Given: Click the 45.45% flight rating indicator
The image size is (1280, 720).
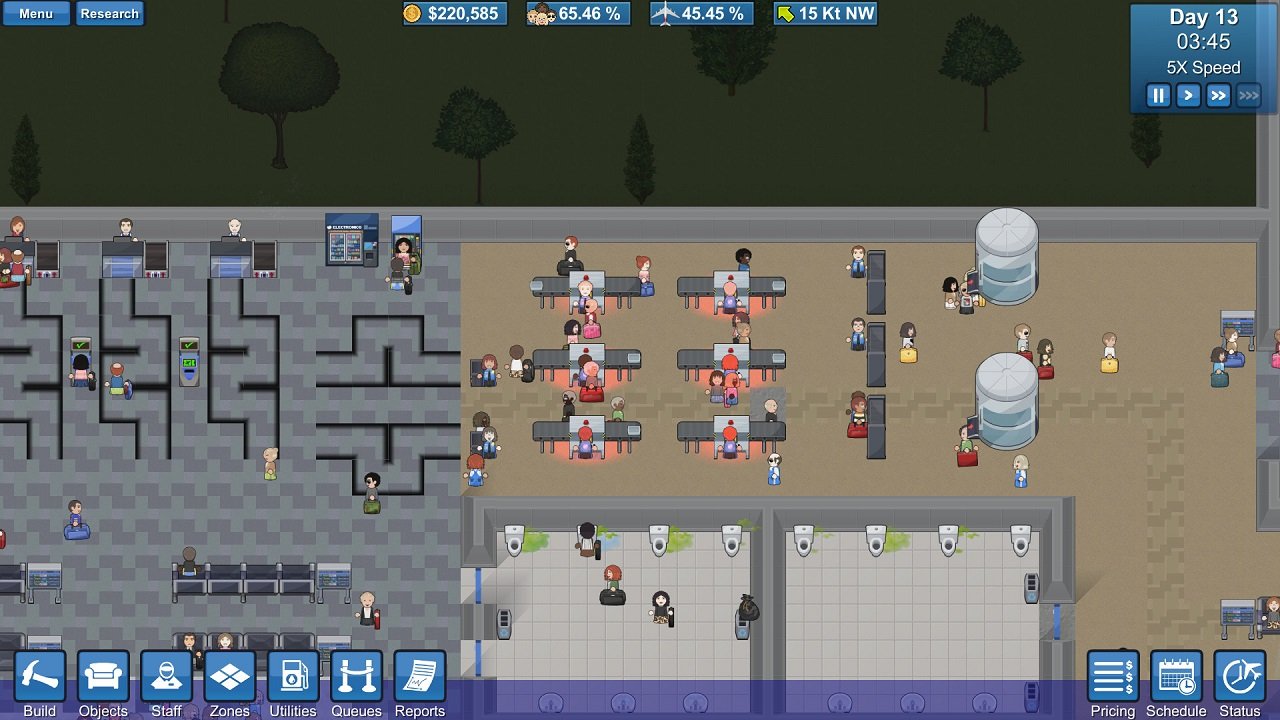Looking at the screenshot, I should point(701,14).
